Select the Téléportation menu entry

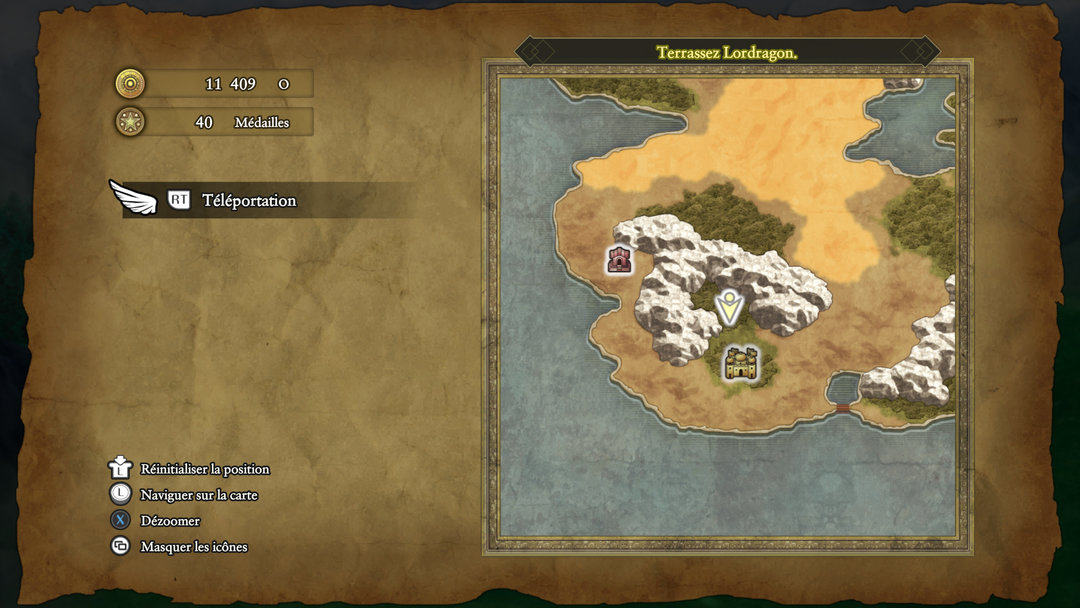click(249, 200)
